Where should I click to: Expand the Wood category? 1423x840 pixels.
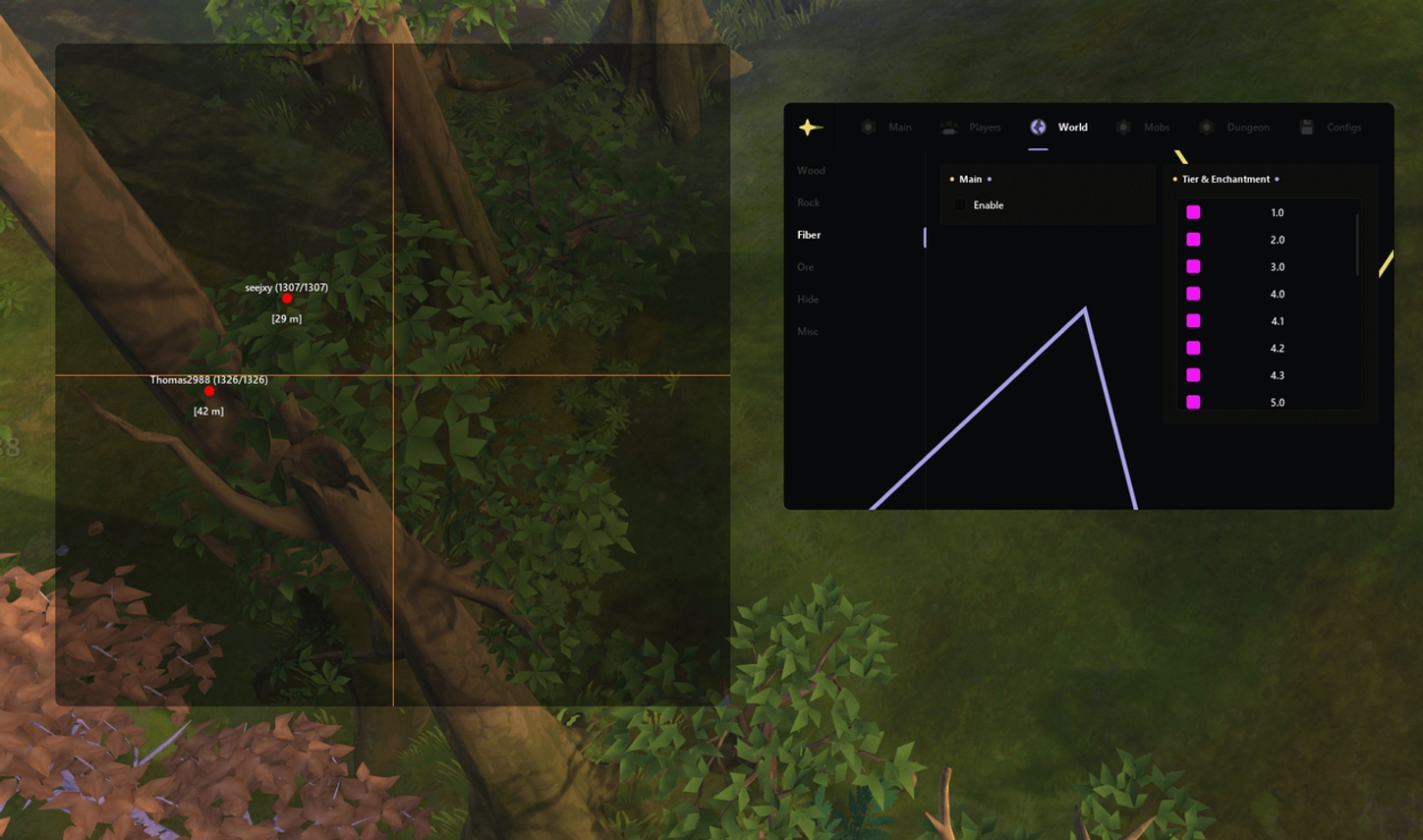coord(811,170)
